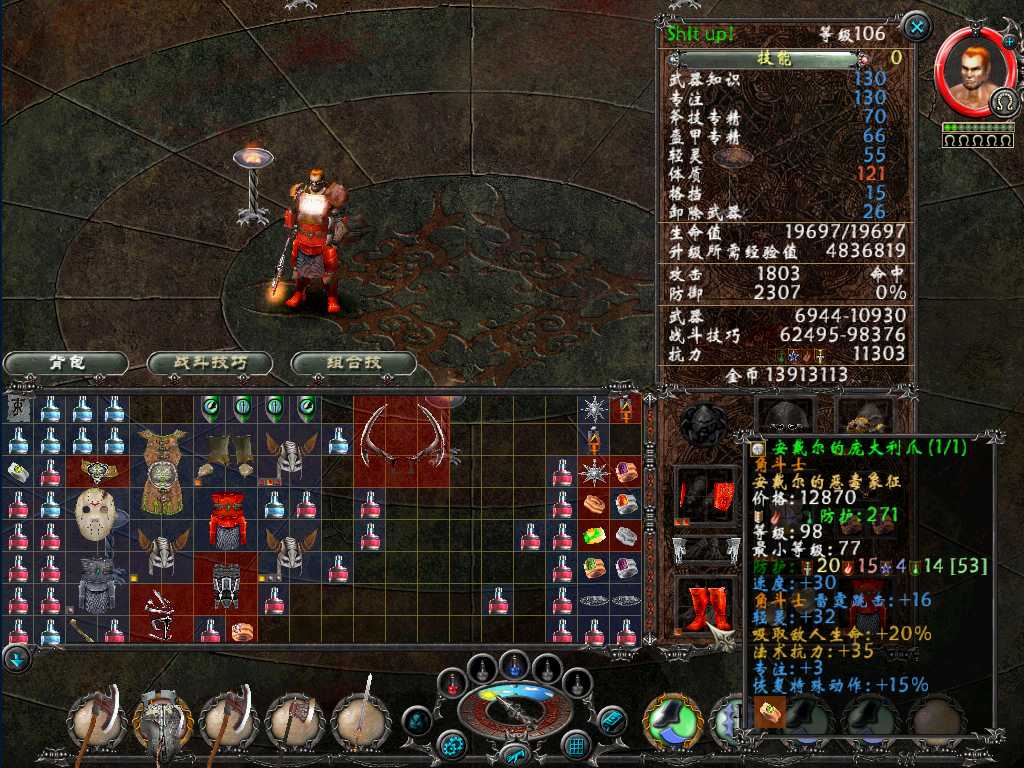This screenshot has width=1024, height=768.
Task: Click the horseshoe mount button
Action: click(1004, 101)
